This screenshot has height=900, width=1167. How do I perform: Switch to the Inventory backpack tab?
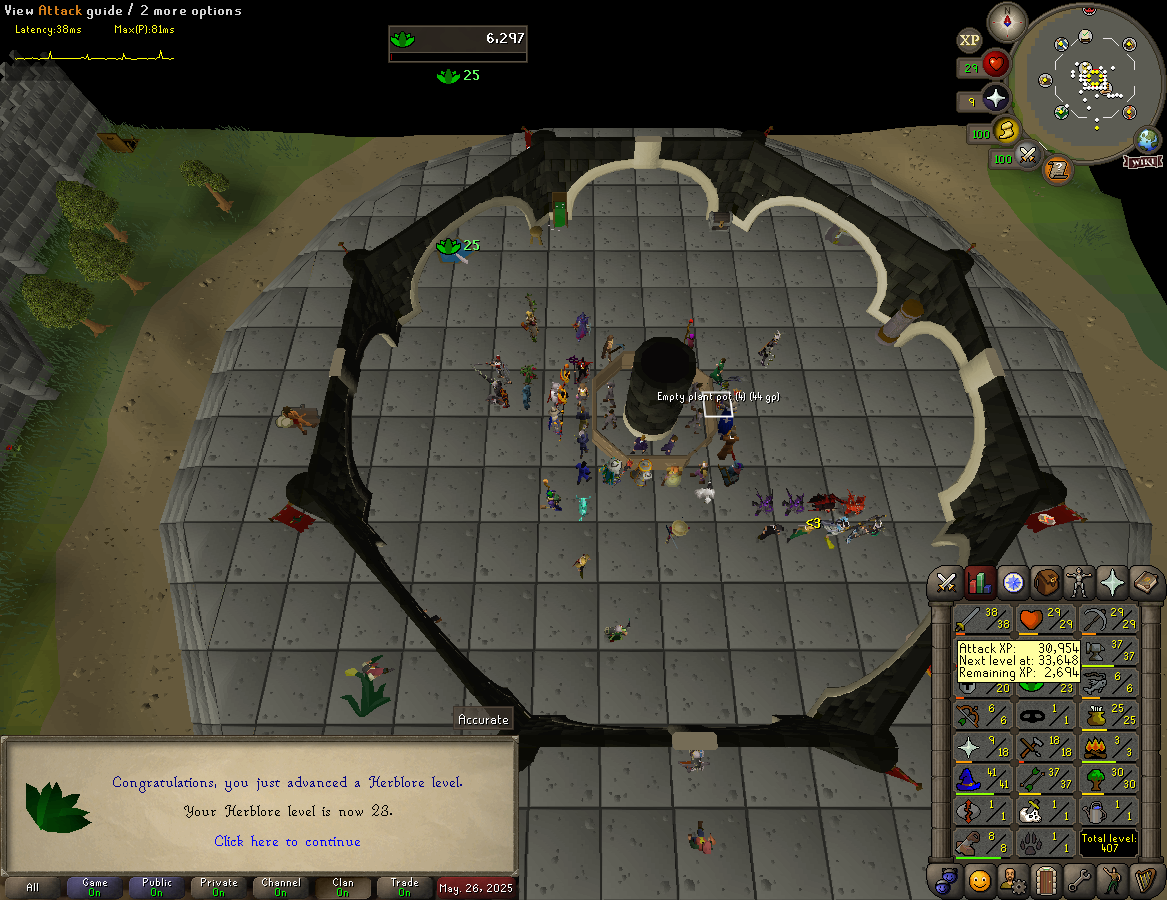[x=1046, y=582]
